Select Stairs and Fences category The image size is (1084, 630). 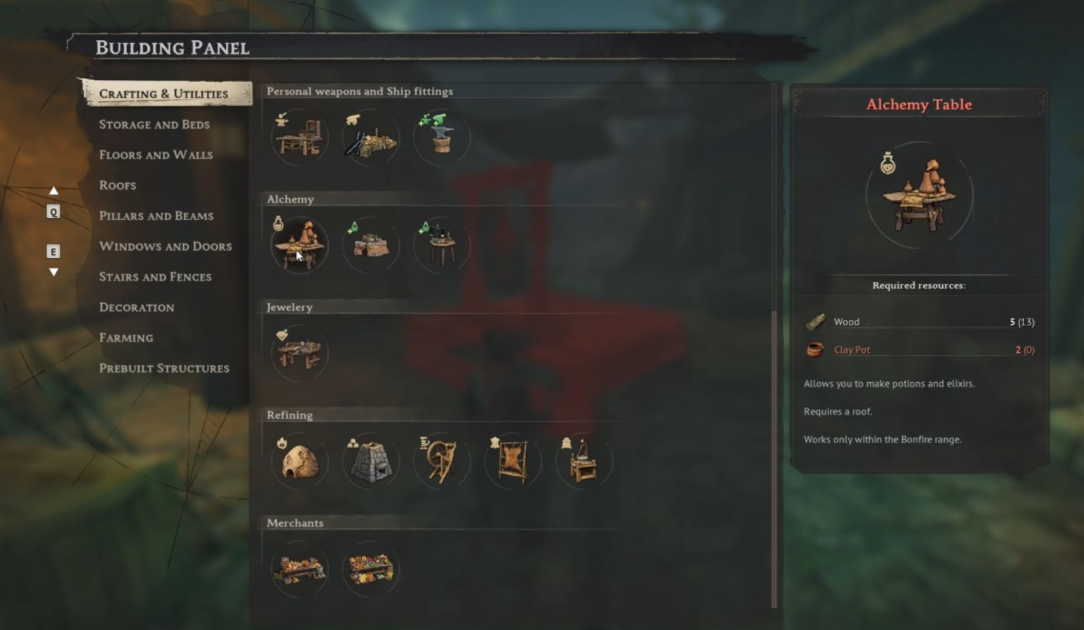155,277
